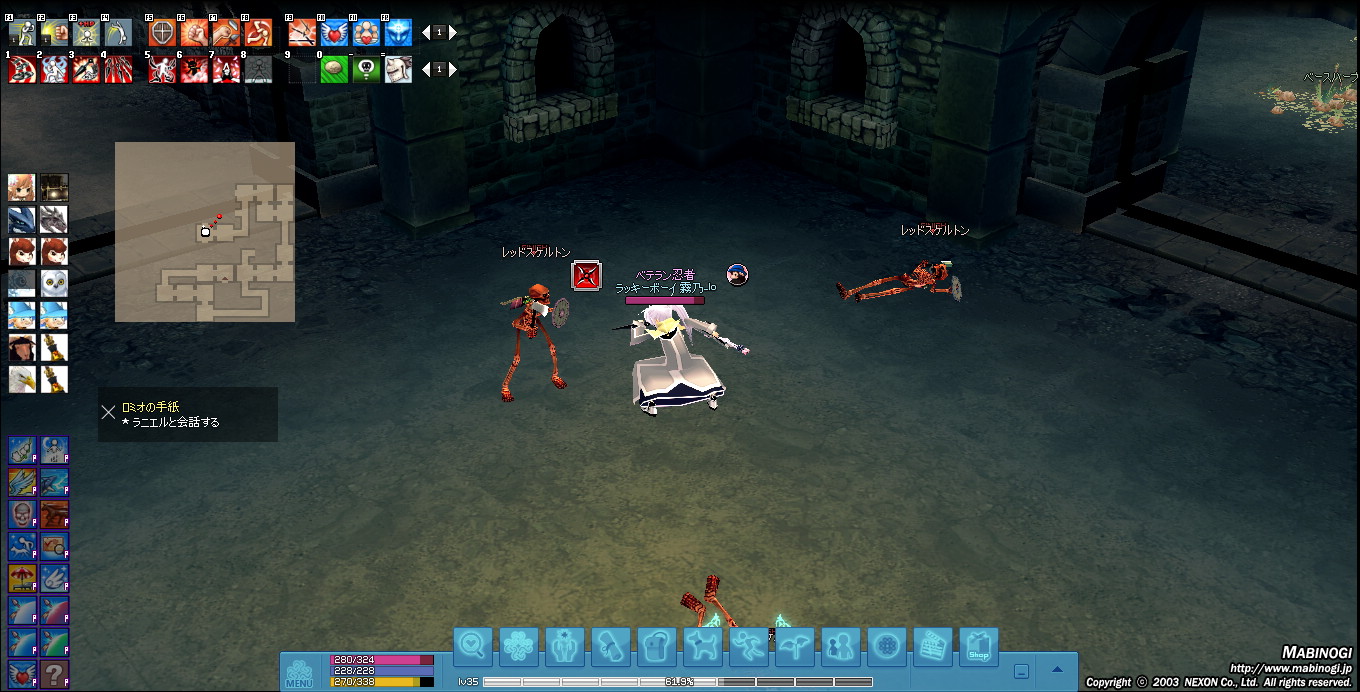Use the green potato item in slot 0
1360x692 pixels.
[334, 69]
